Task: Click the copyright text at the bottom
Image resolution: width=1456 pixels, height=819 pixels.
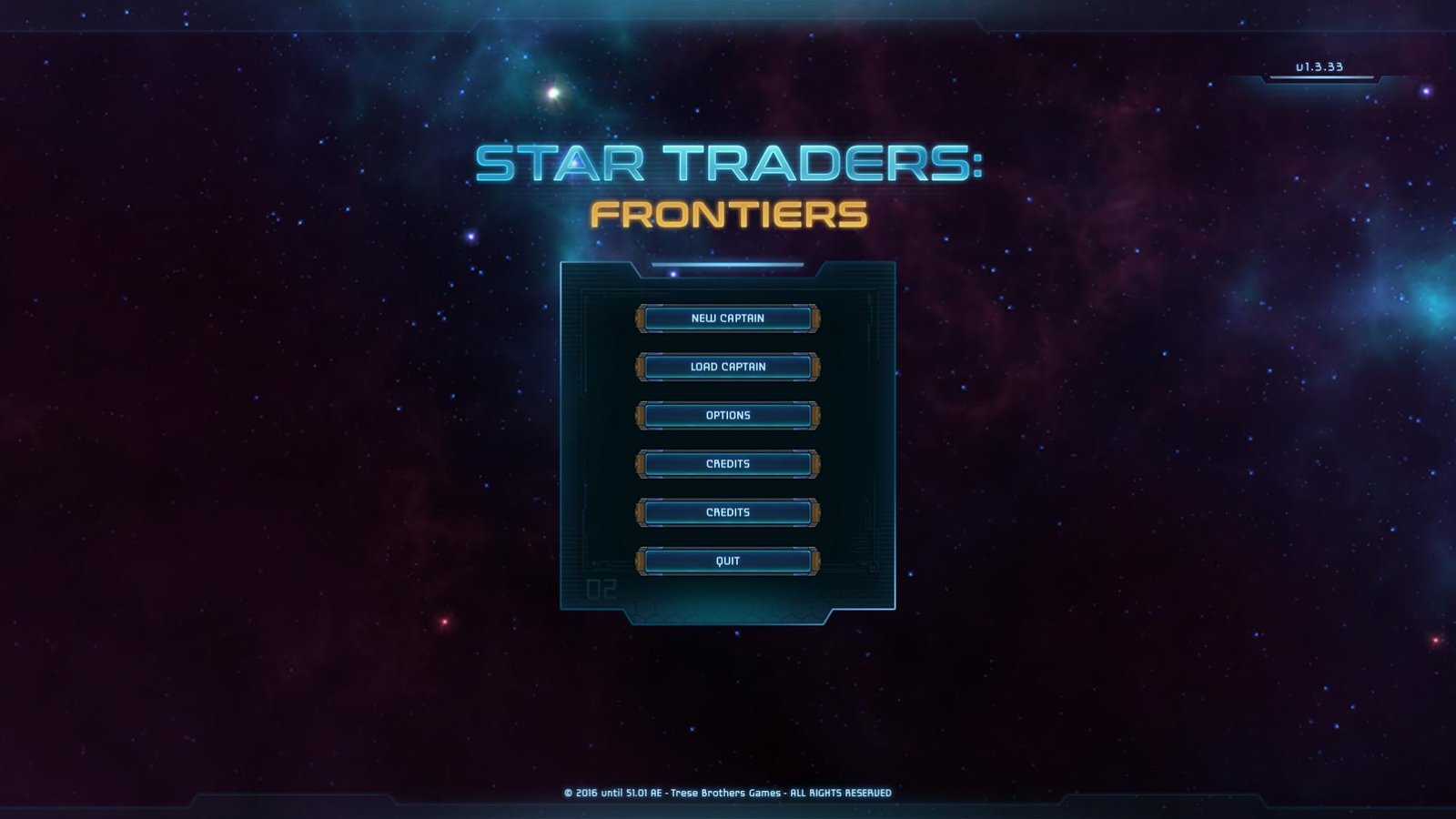Action: [x=728, y=792]
